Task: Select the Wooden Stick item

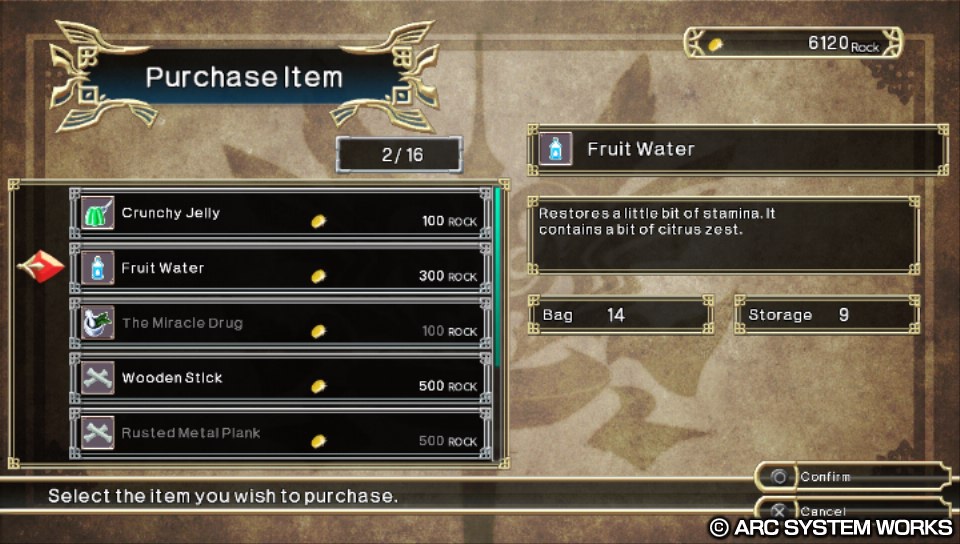Action: [x=280, y=378]
